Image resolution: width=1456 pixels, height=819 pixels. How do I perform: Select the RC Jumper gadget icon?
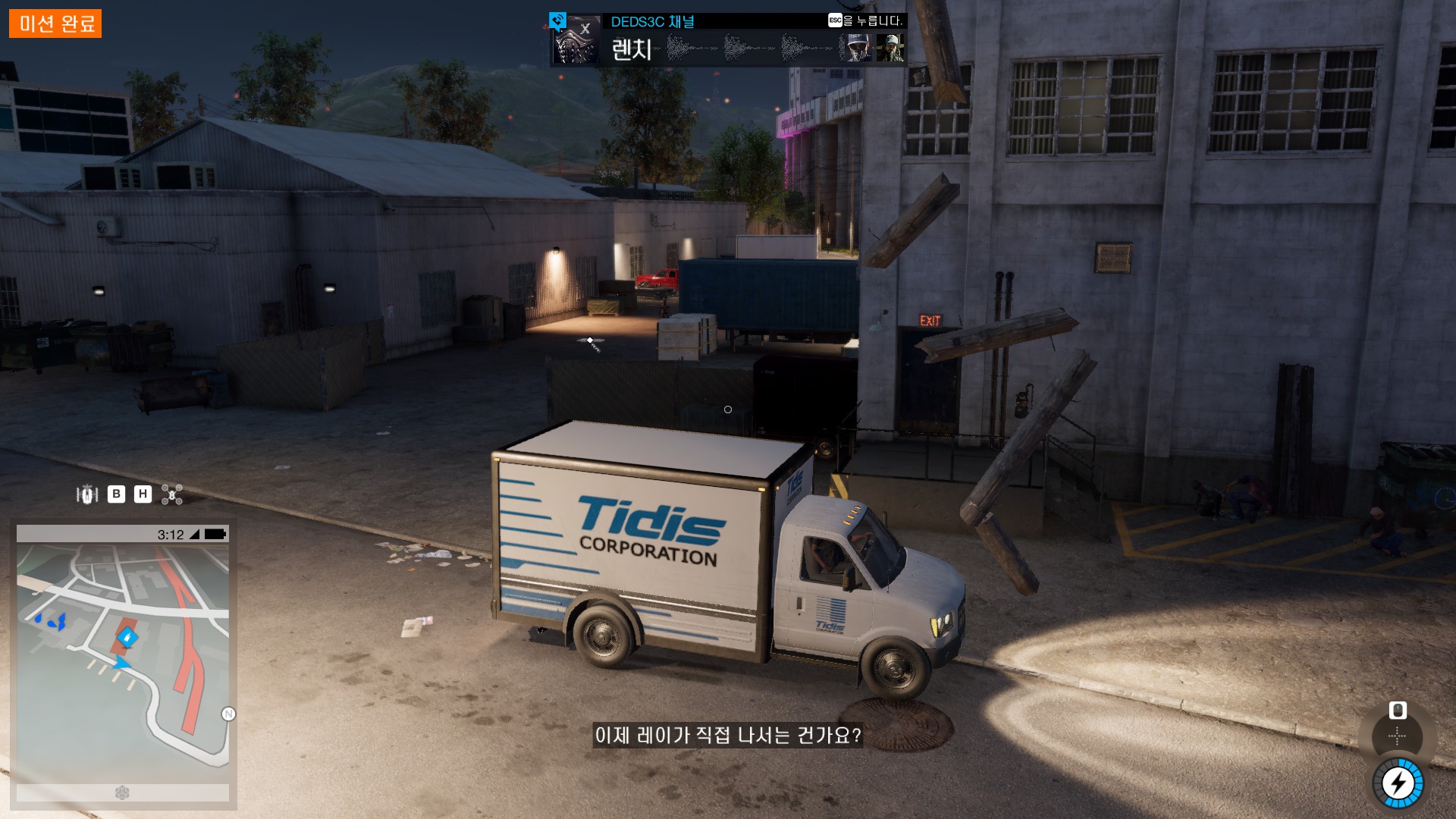click(x=87, y=494)
